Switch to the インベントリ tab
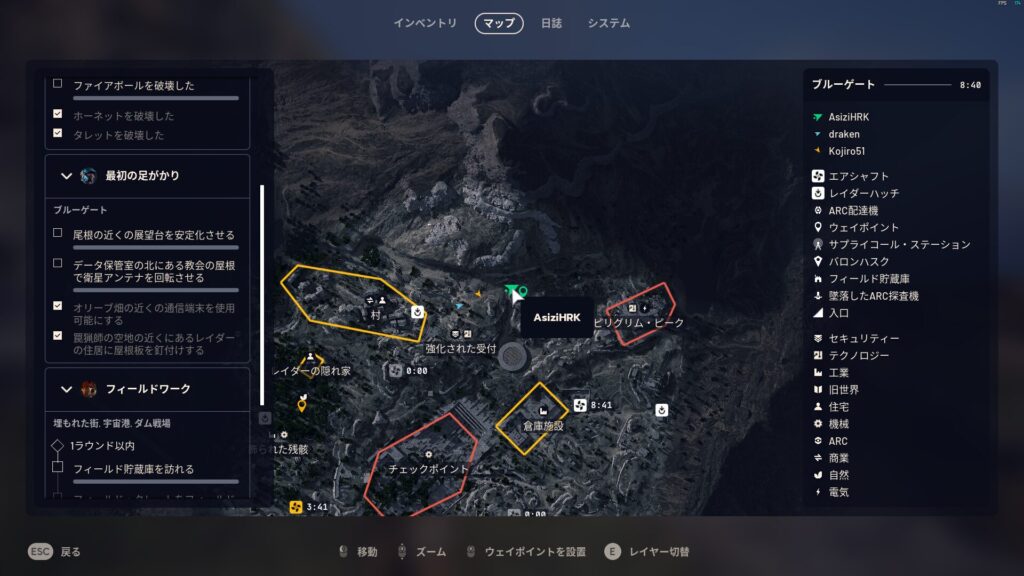This screenshot has height=576, width=1024. coord(425,23)
